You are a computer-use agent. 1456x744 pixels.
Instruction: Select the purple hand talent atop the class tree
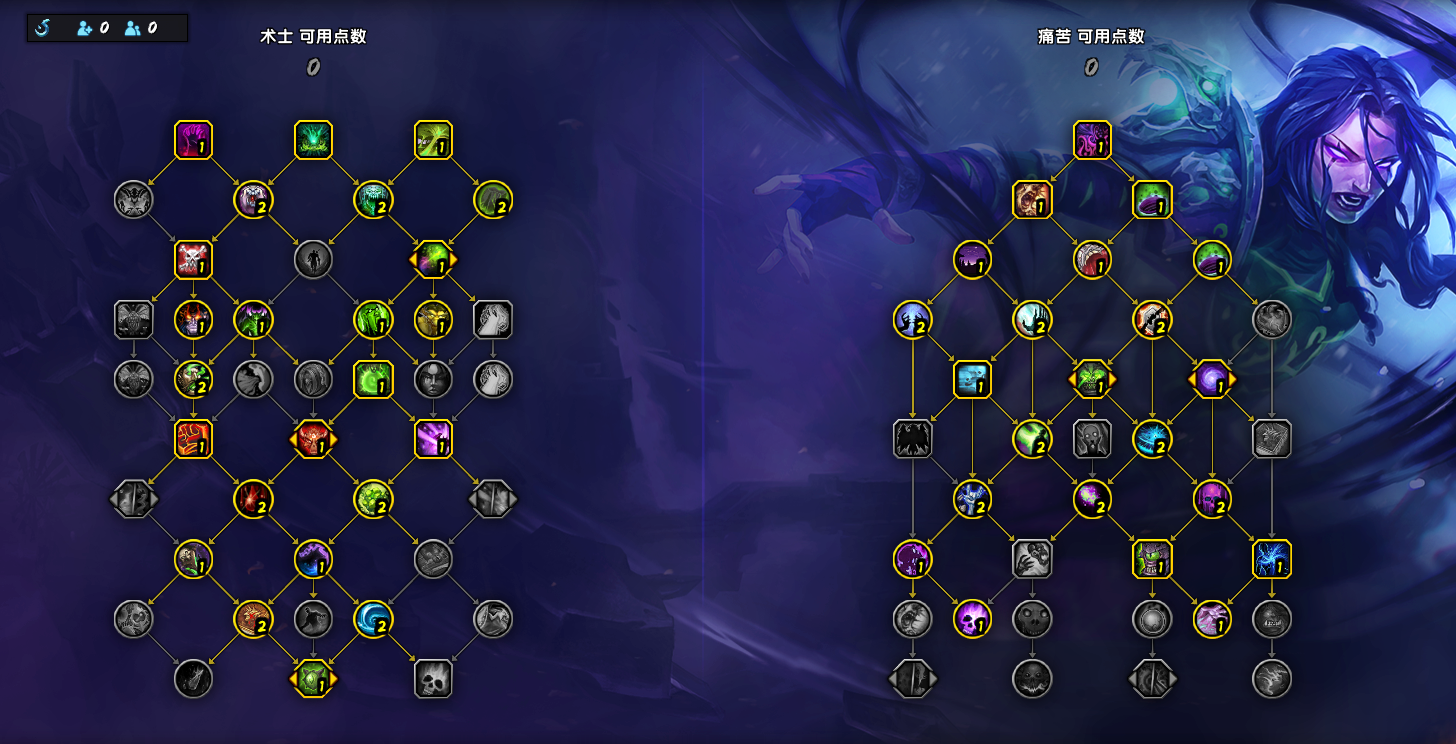point(193,141)
